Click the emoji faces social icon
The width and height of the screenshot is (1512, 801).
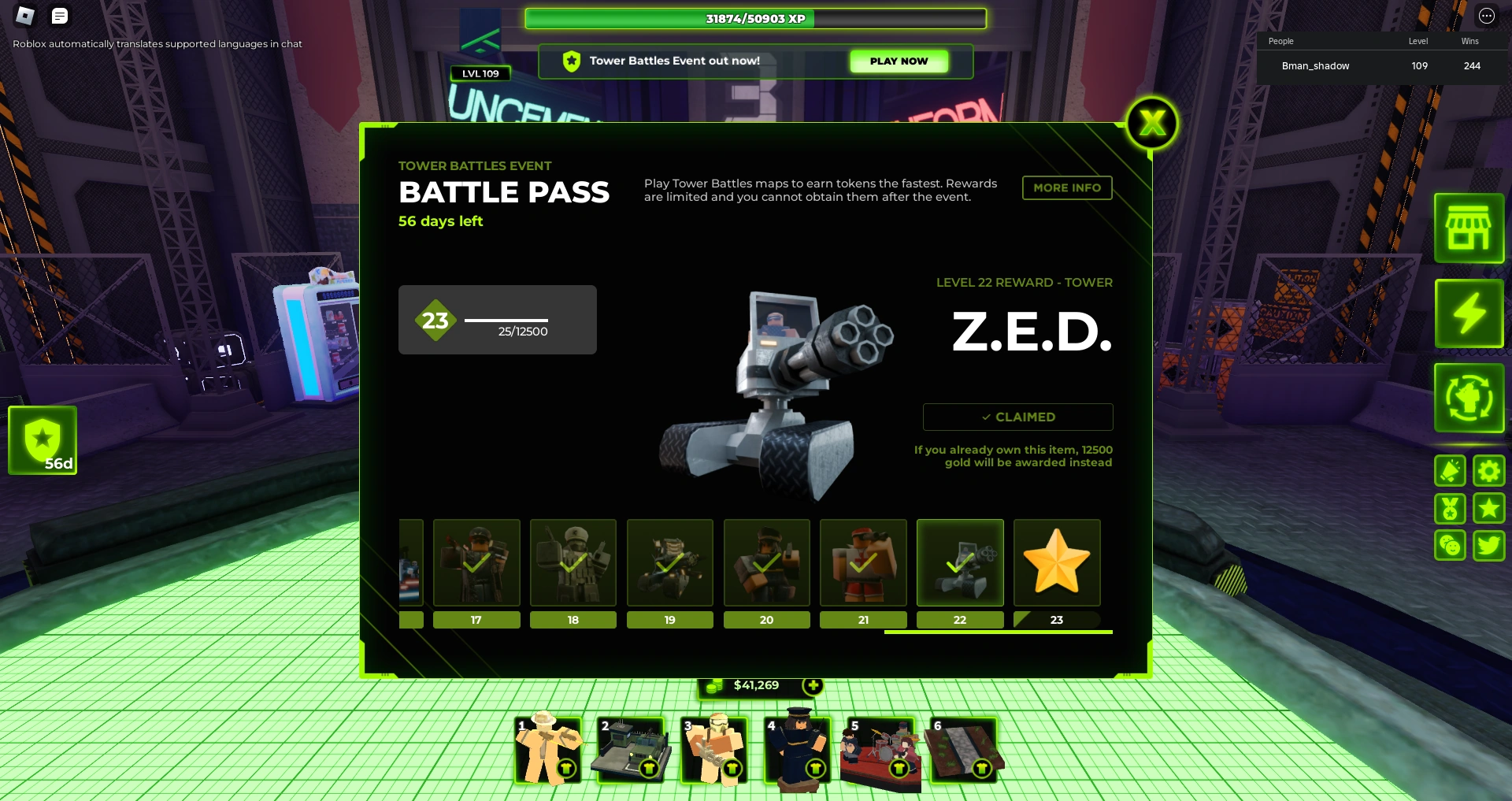pos(1450,545)
